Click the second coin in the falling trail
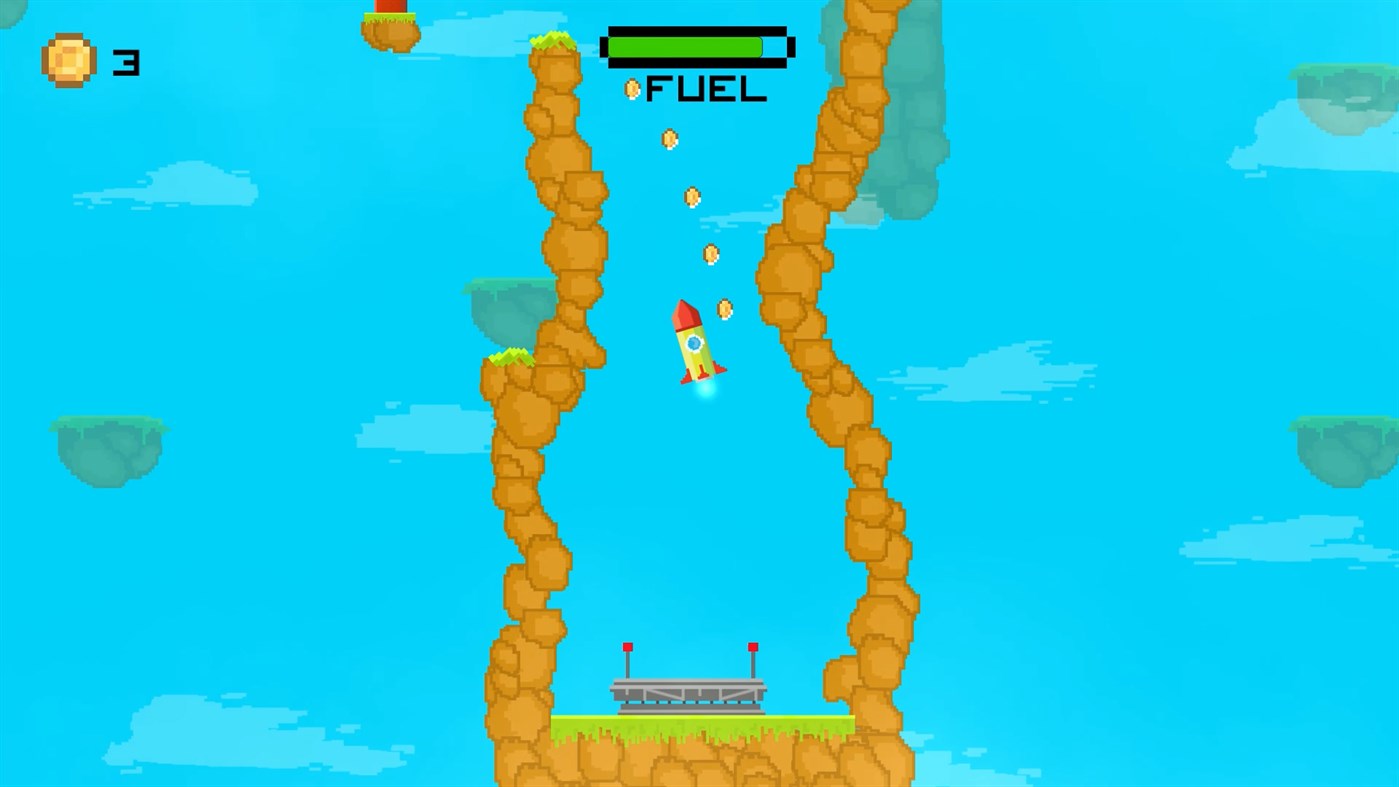This screenshot has height=787, width=1399. [693, 197]
